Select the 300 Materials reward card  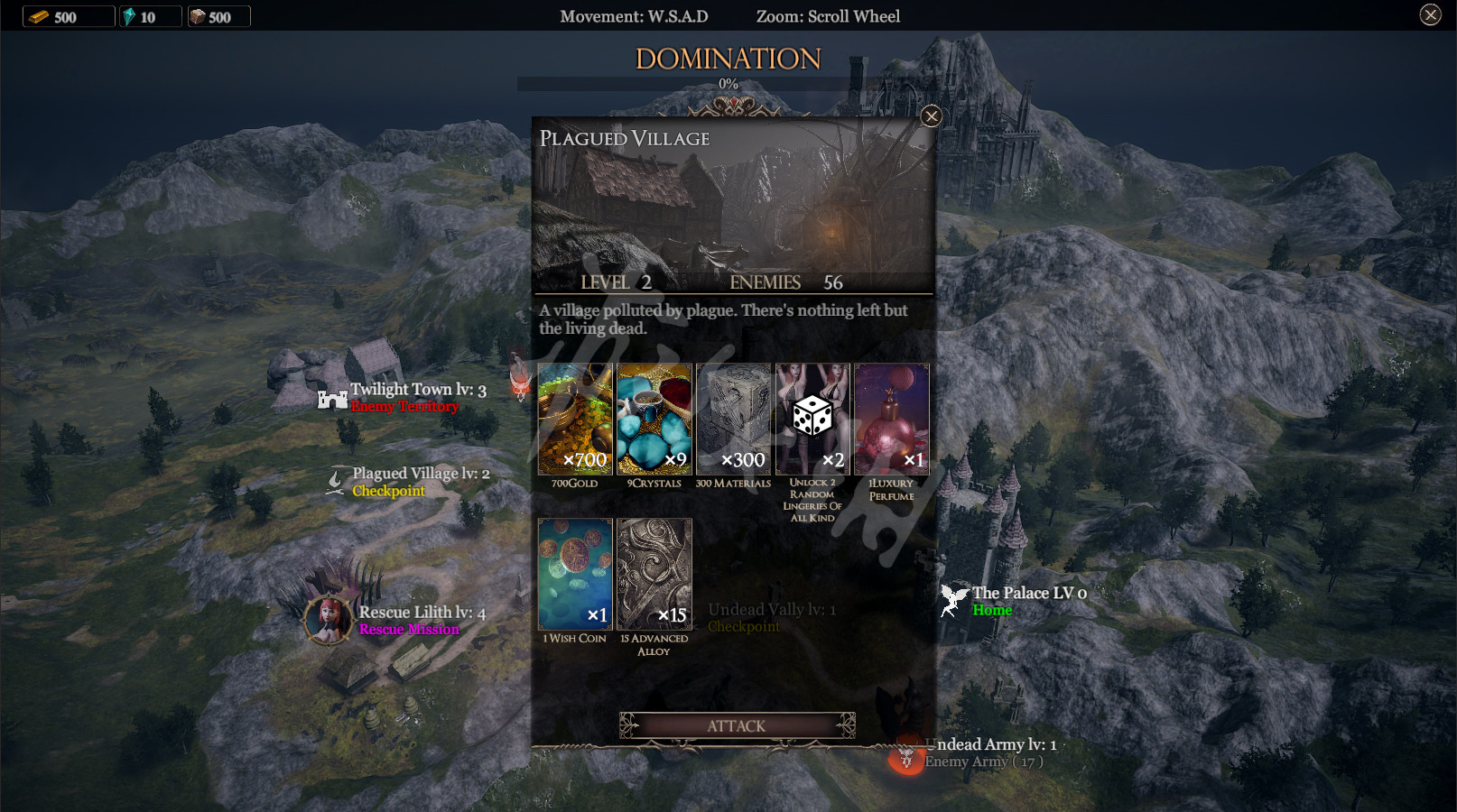[733, 420]
